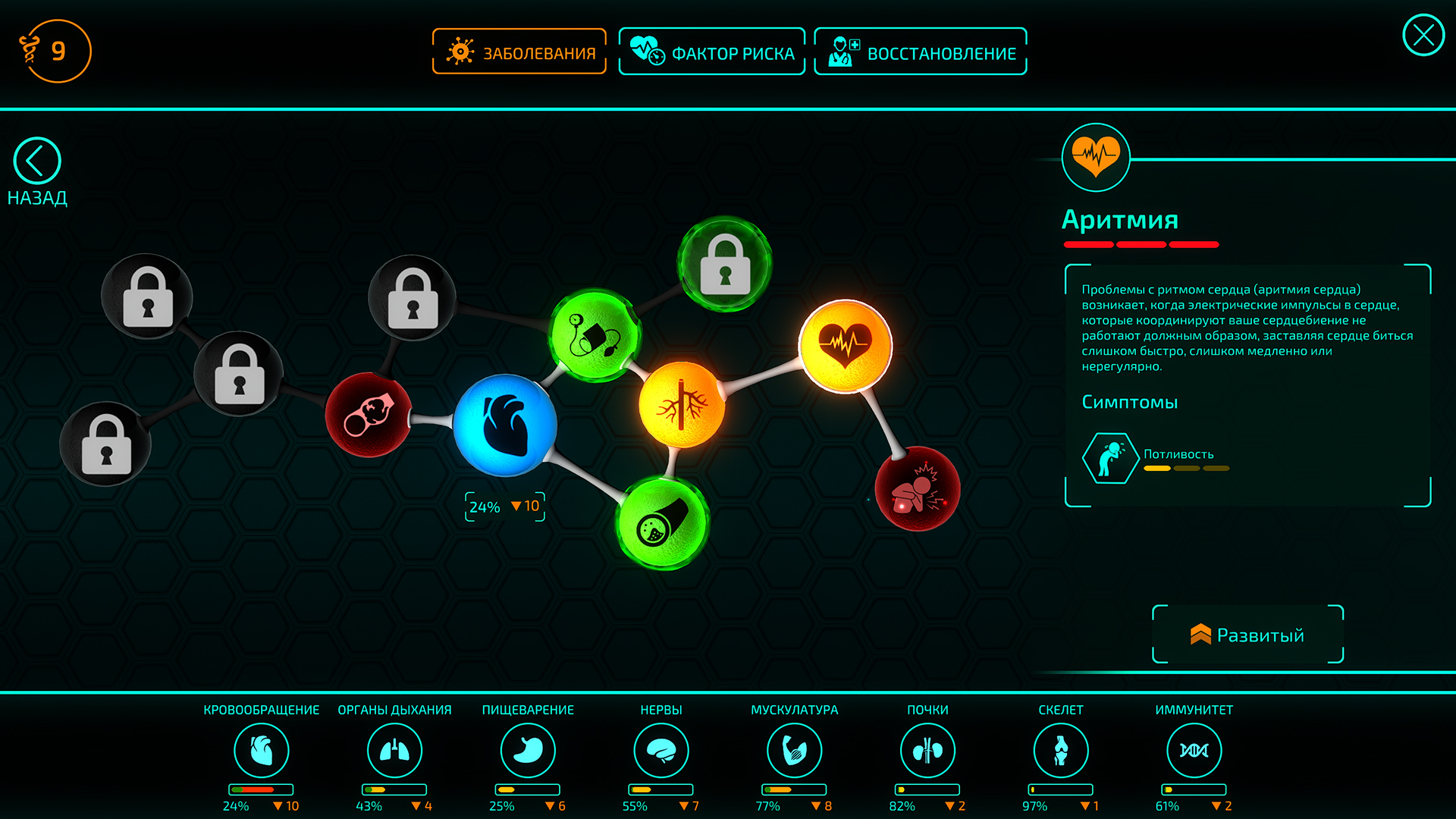Switch to the Восстановление tab
The height and width of the screenshot is (819, 1456).
[920, 51]
